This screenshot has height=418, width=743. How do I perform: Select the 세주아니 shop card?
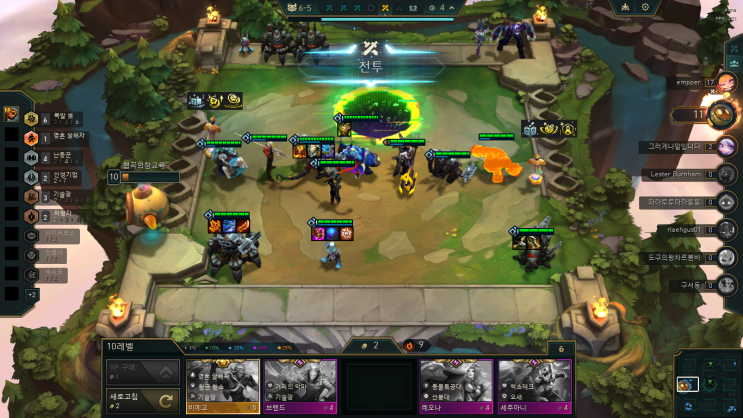coord(534,385)
